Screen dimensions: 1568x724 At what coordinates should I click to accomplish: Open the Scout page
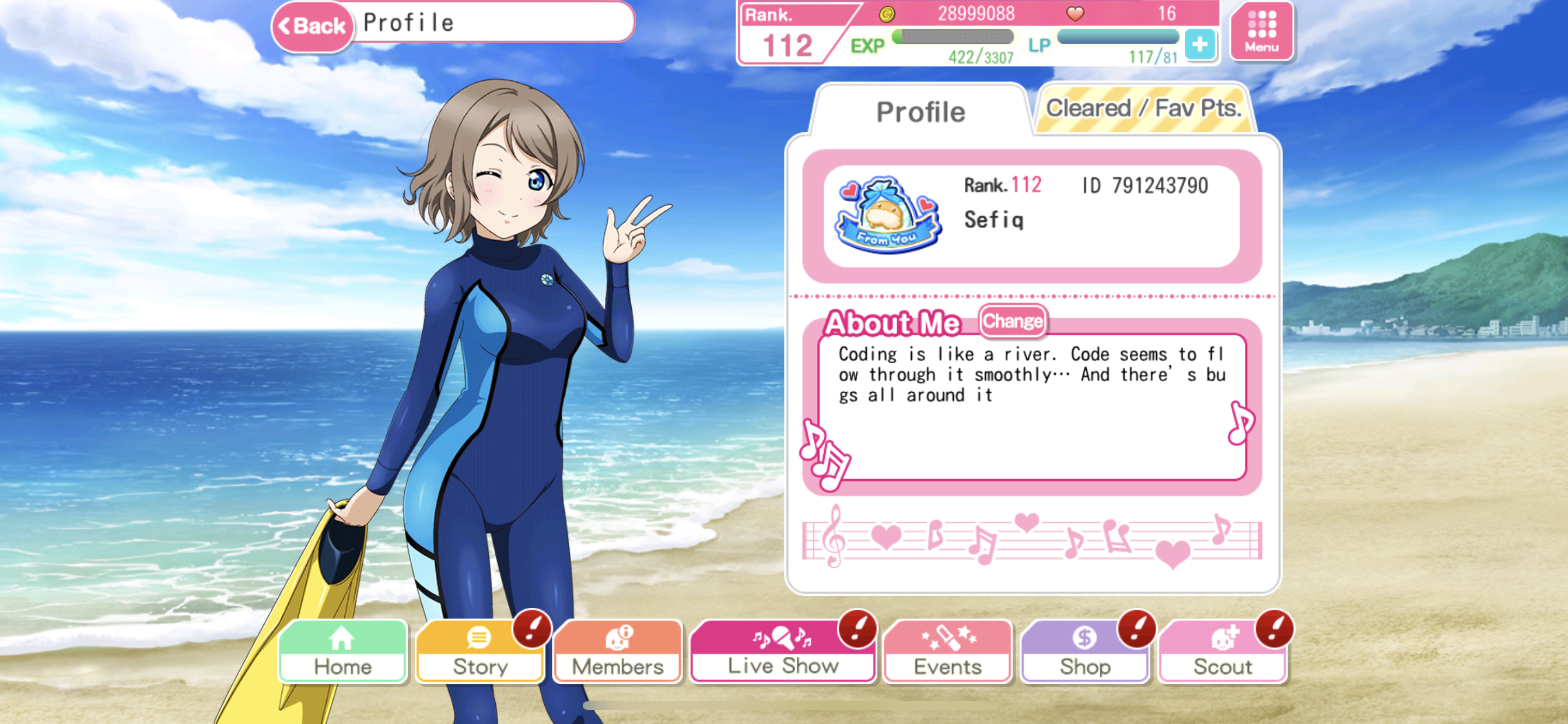point(1222,652)
